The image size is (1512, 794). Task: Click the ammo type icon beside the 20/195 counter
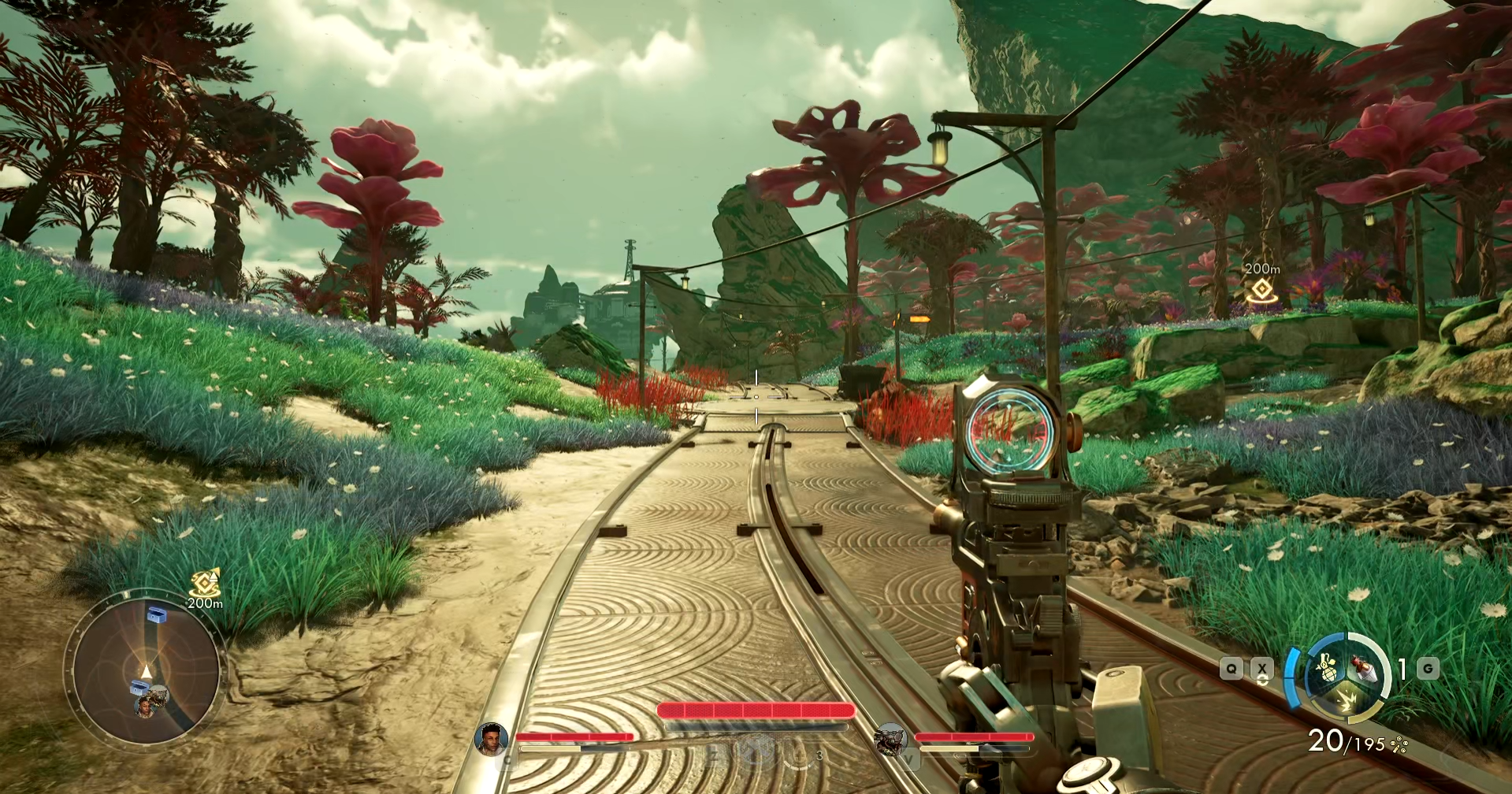[x=1399, y=744]
